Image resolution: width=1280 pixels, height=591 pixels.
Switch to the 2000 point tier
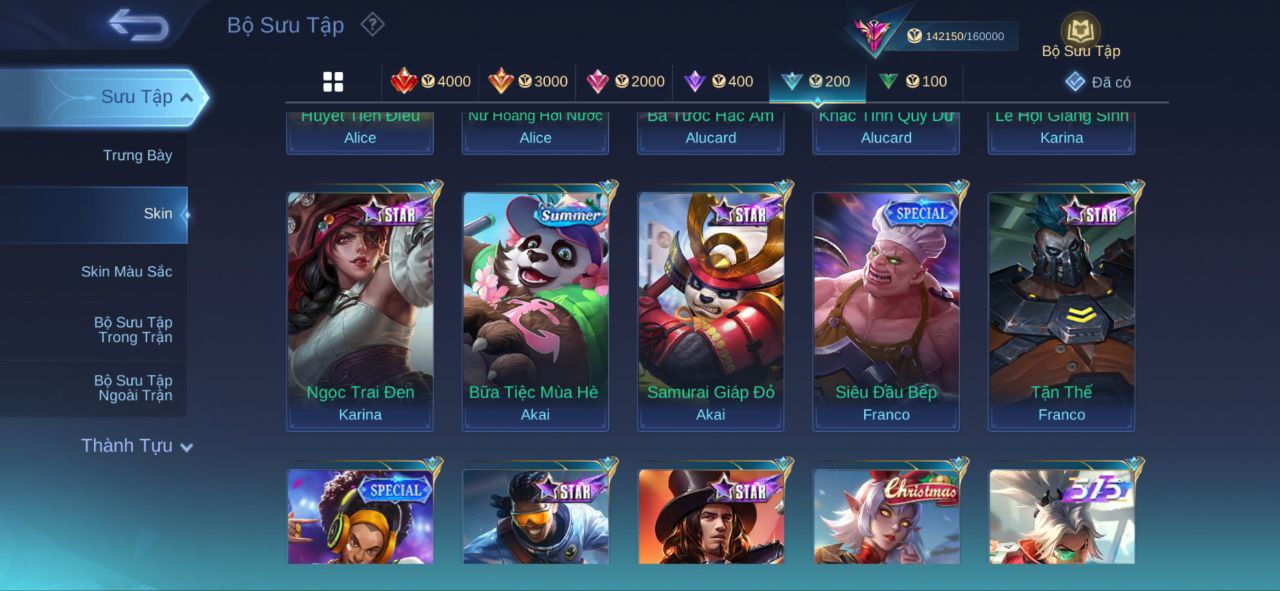(x=625, y=82)
